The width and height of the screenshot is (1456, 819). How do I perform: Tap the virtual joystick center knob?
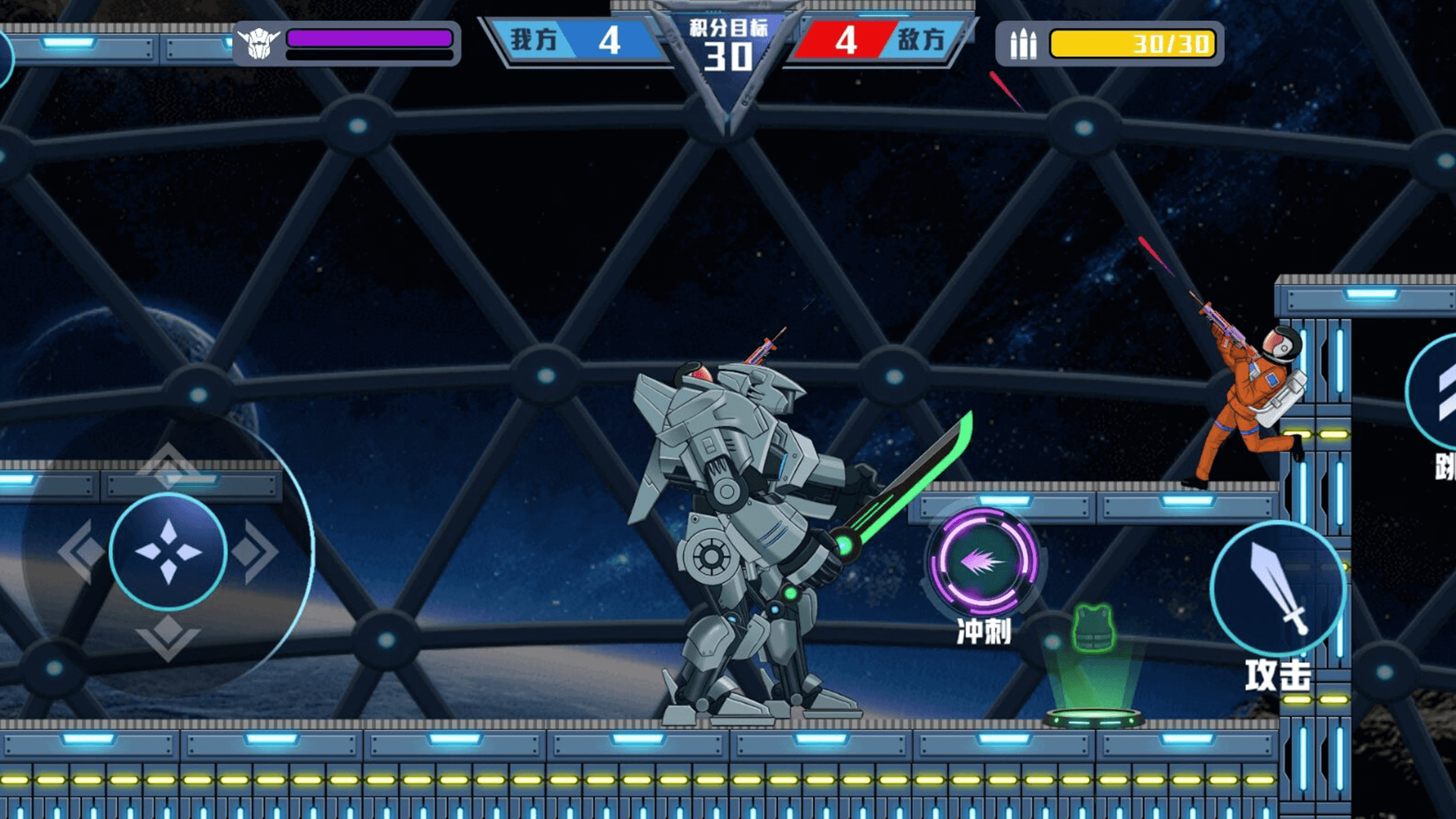pos(168,551)
